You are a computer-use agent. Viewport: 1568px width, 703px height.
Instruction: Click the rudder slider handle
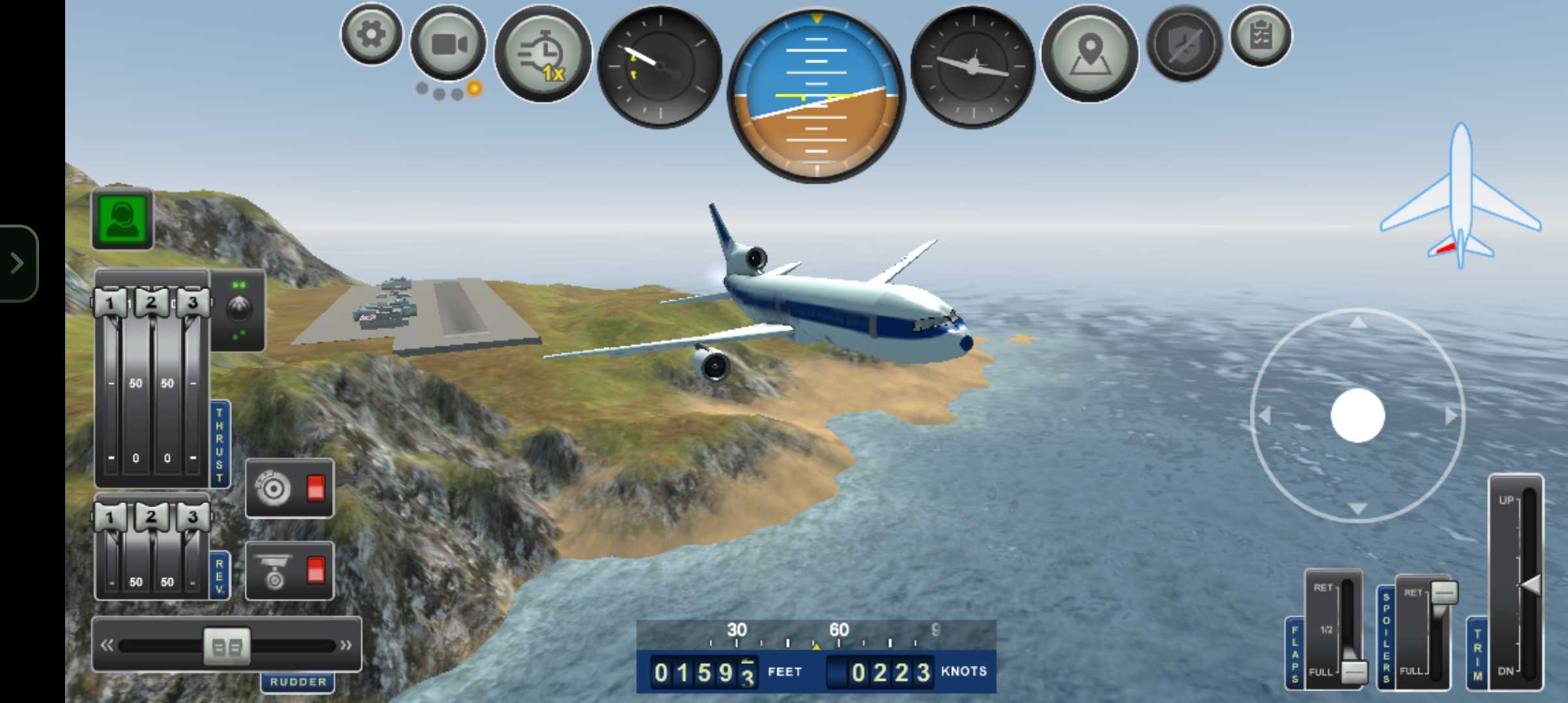(227, 646)
